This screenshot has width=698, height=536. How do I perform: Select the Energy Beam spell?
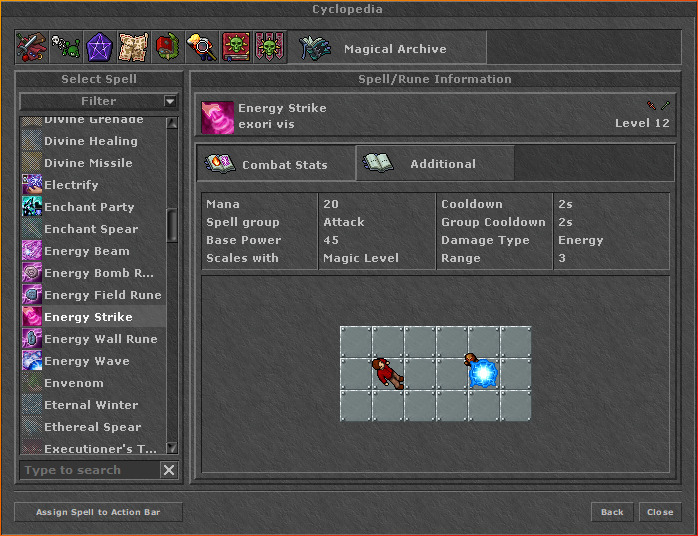point(87,251)
